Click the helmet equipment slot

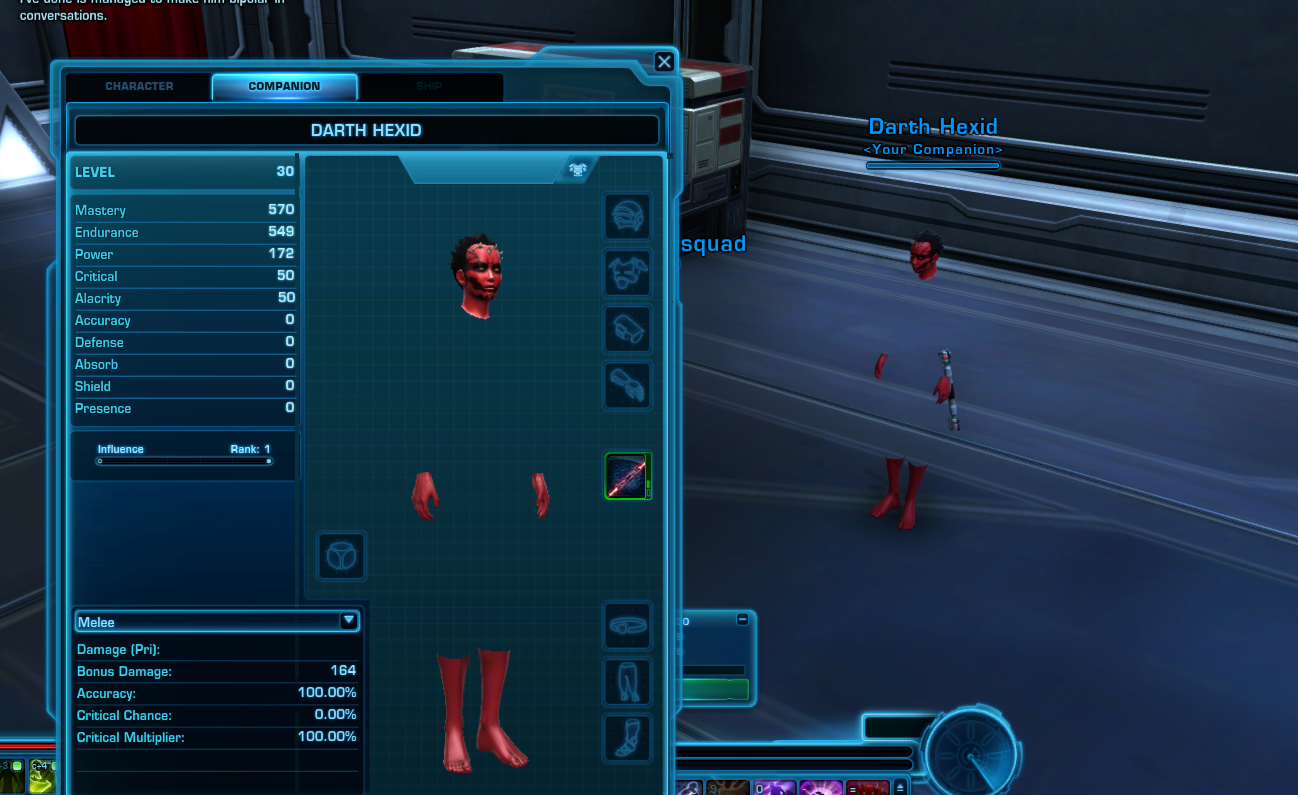(628, 217)
